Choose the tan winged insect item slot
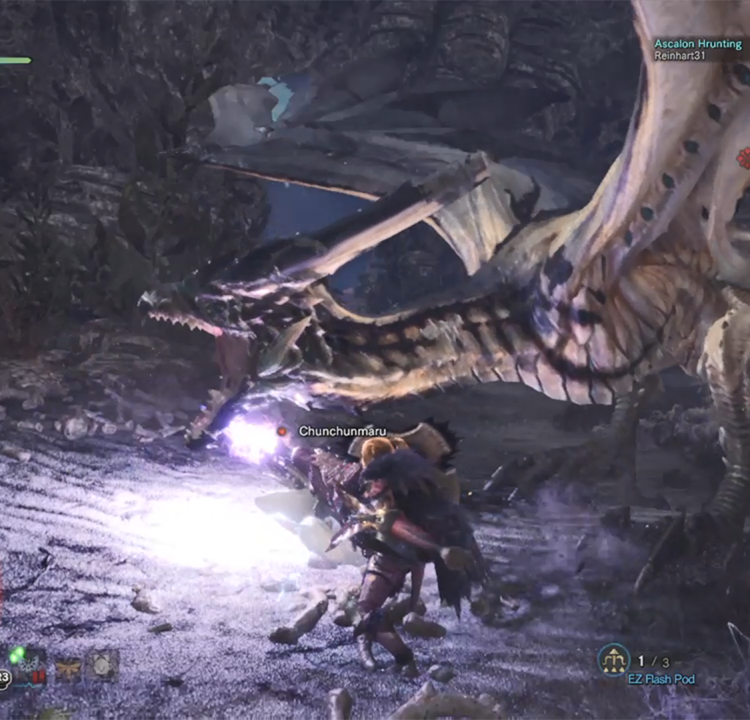Screen dimensions: 750x720 pos(68,666)
